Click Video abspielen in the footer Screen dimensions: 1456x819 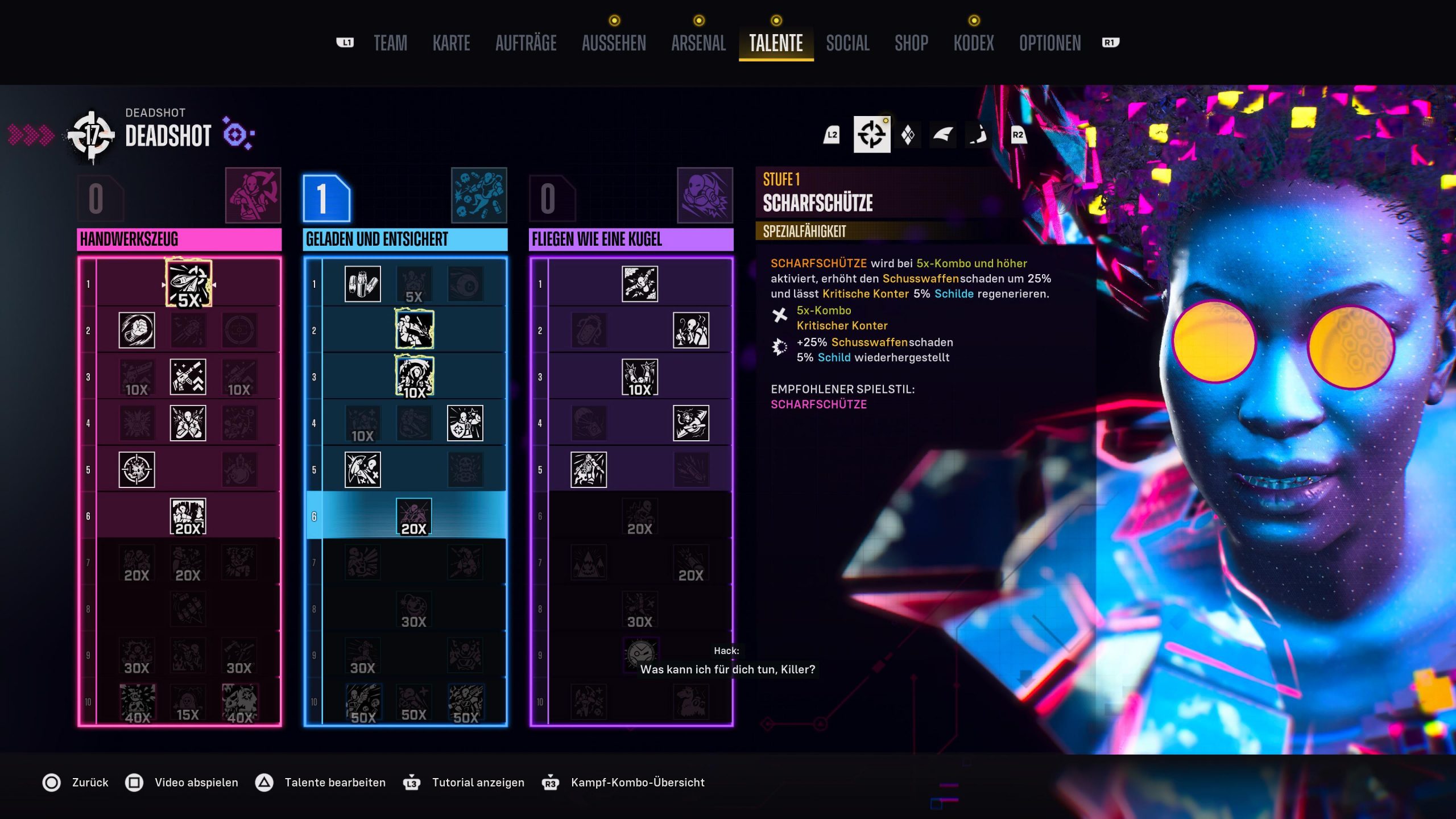click(x=196, y=783)
